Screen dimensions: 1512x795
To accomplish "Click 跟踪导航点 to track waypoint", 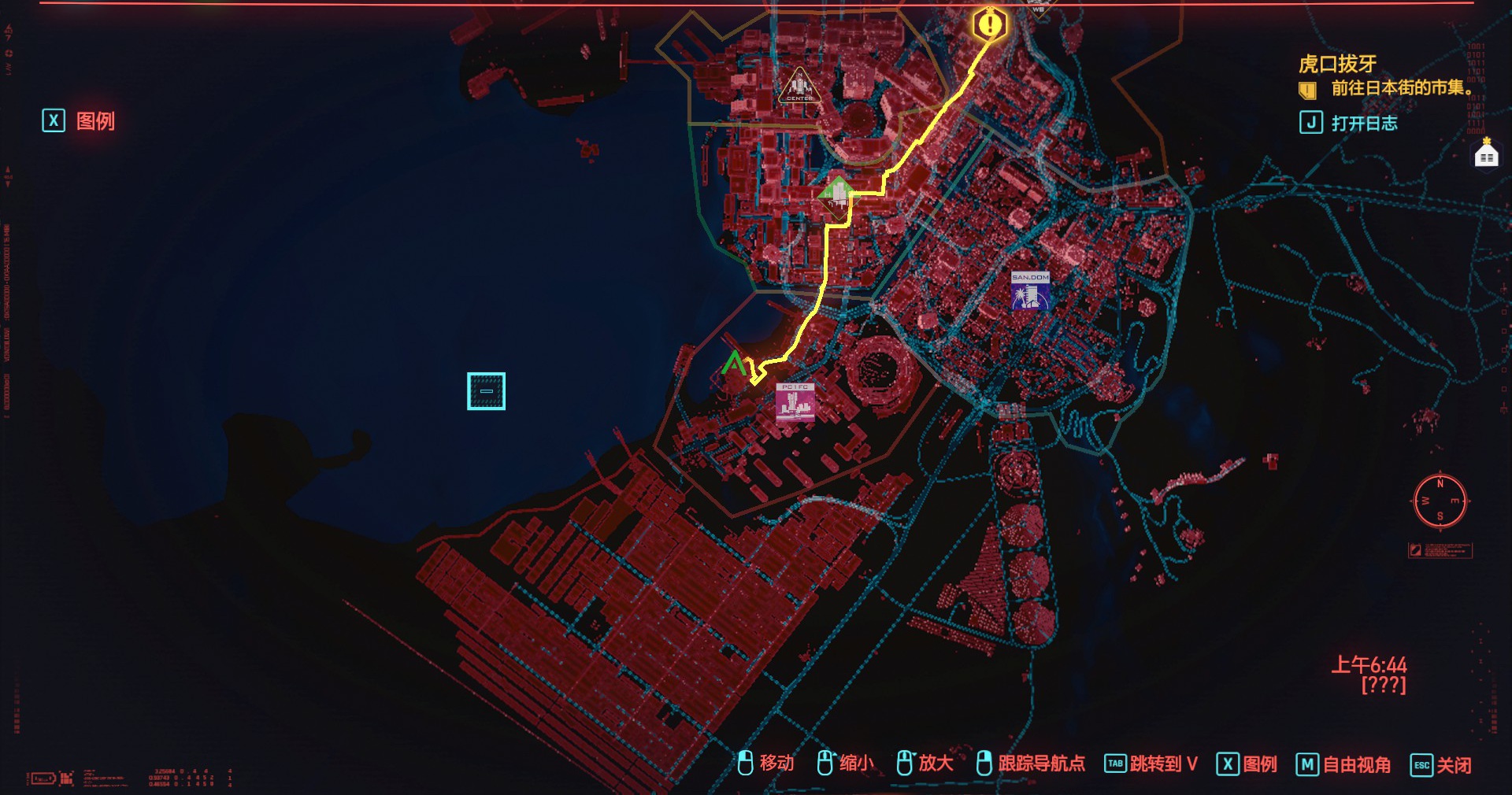I will (1030, 763).
